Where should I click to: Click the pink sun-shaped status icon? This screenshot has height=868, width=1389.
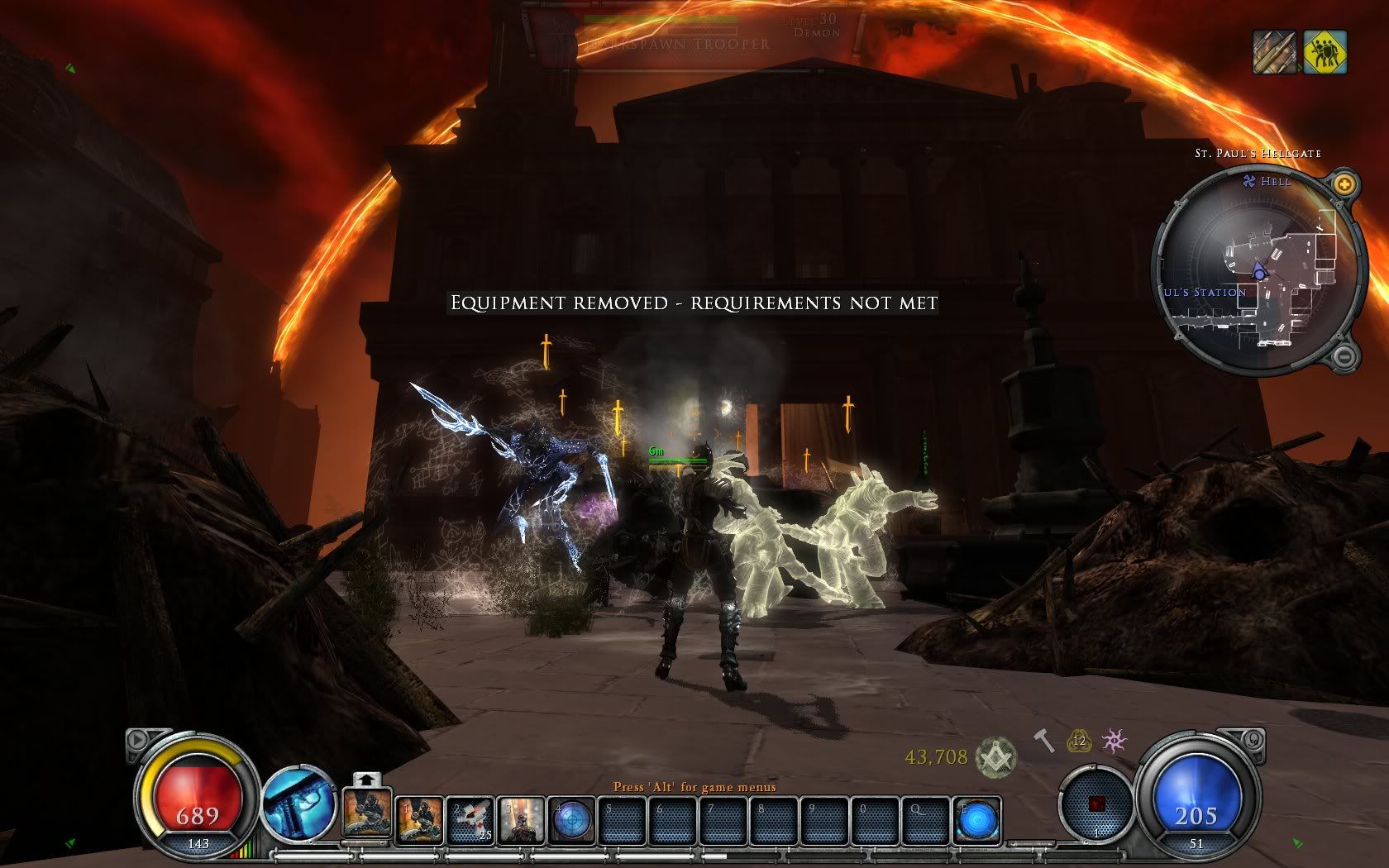pos(1115,741)
